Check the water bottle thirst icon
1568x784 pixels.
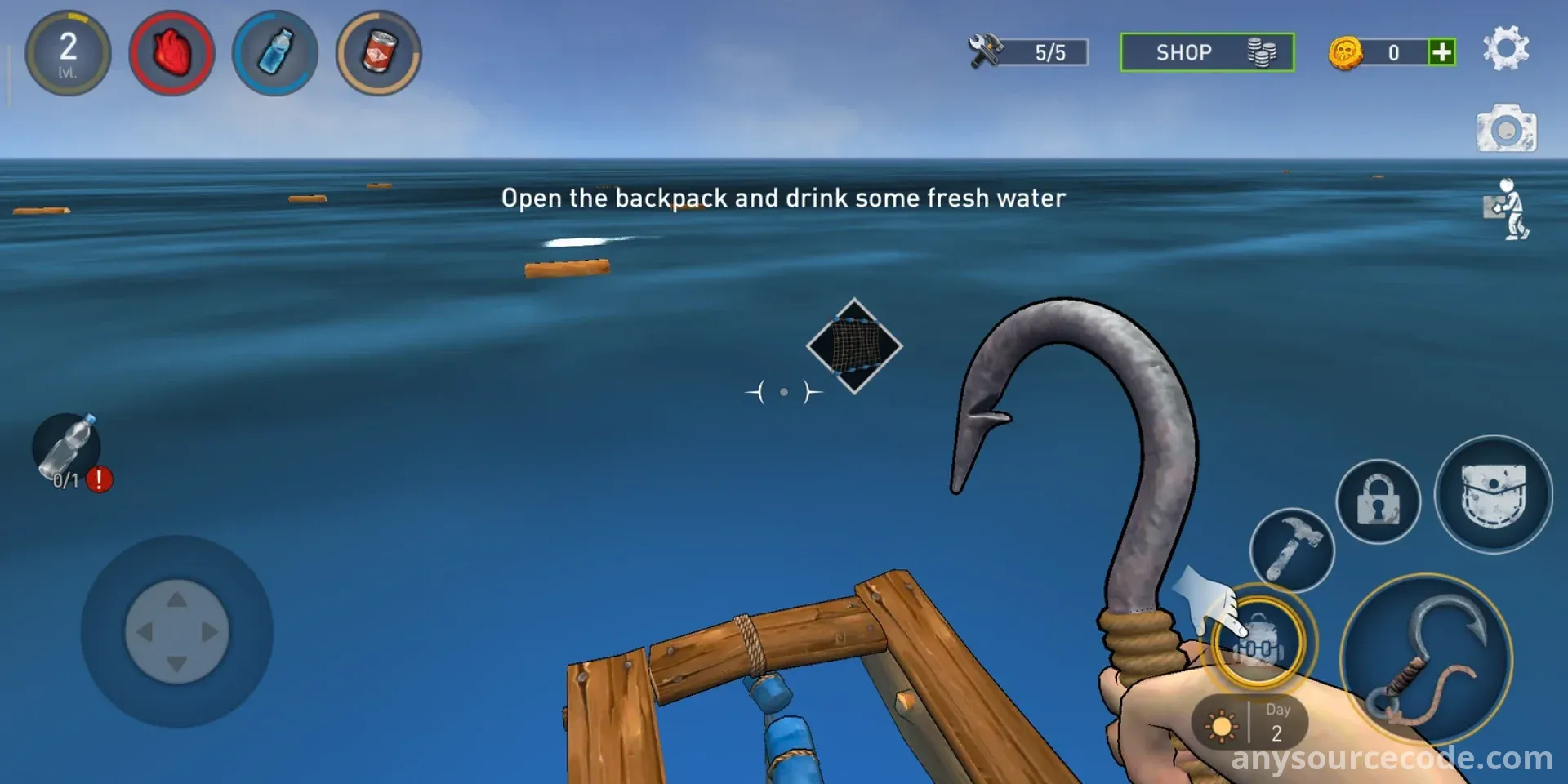tap(275, 53)
